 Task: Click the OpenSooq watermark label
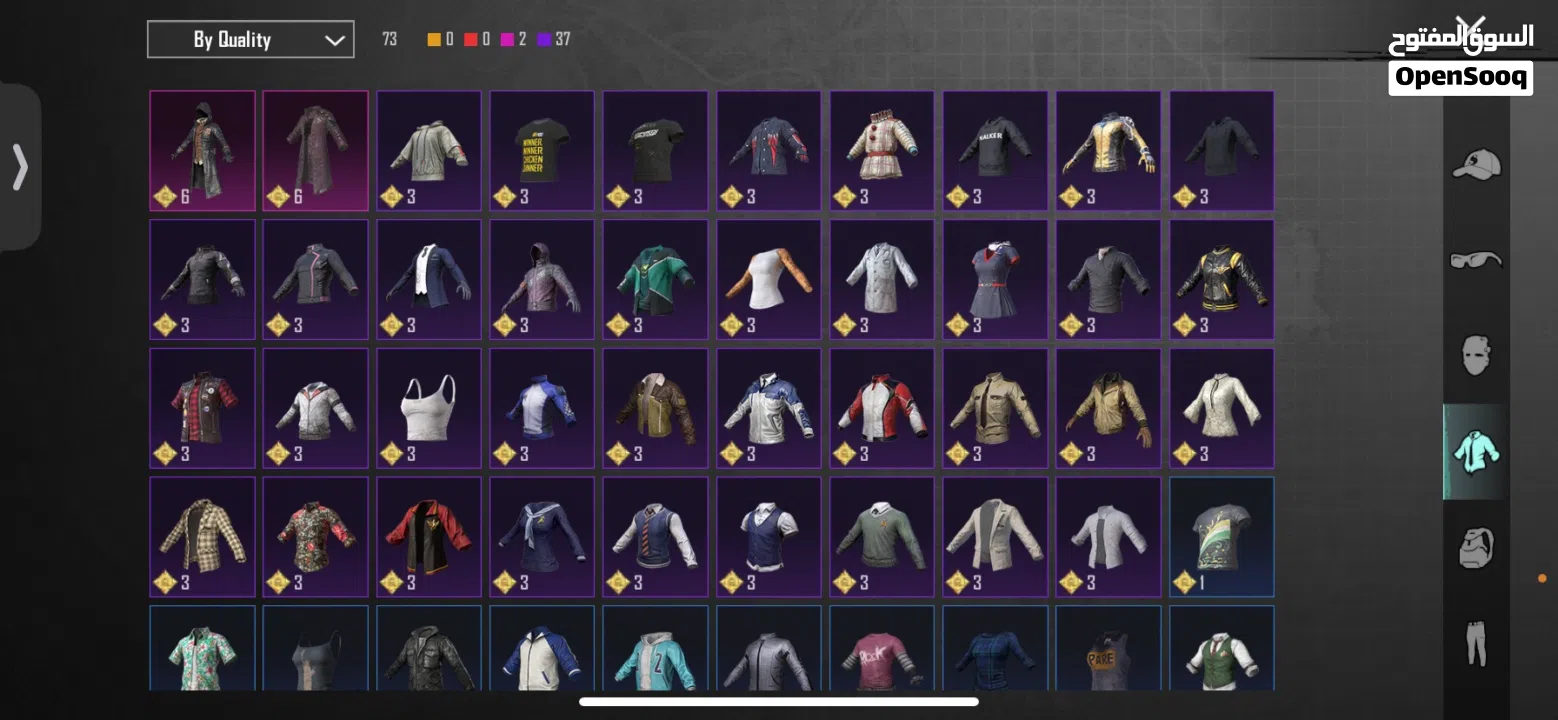coord(1460,75)
